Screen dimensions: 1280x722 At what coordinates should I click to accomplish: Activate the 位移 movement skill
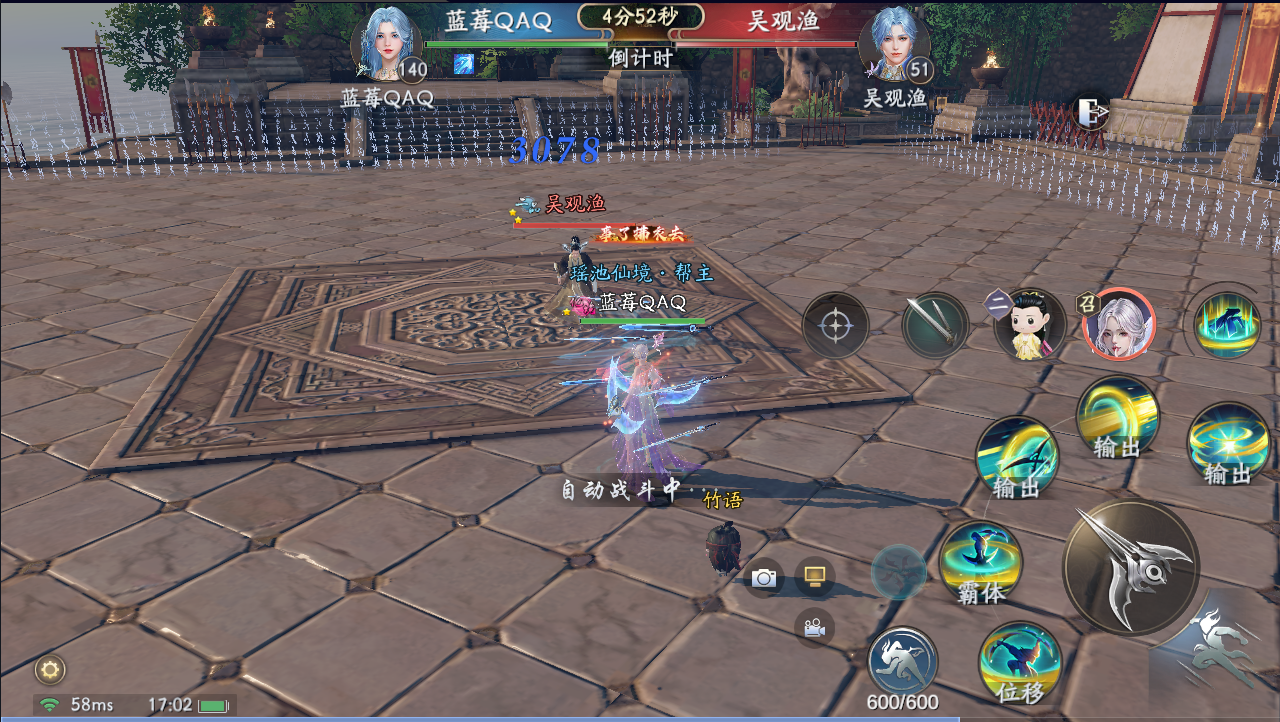click(1019, 662)
